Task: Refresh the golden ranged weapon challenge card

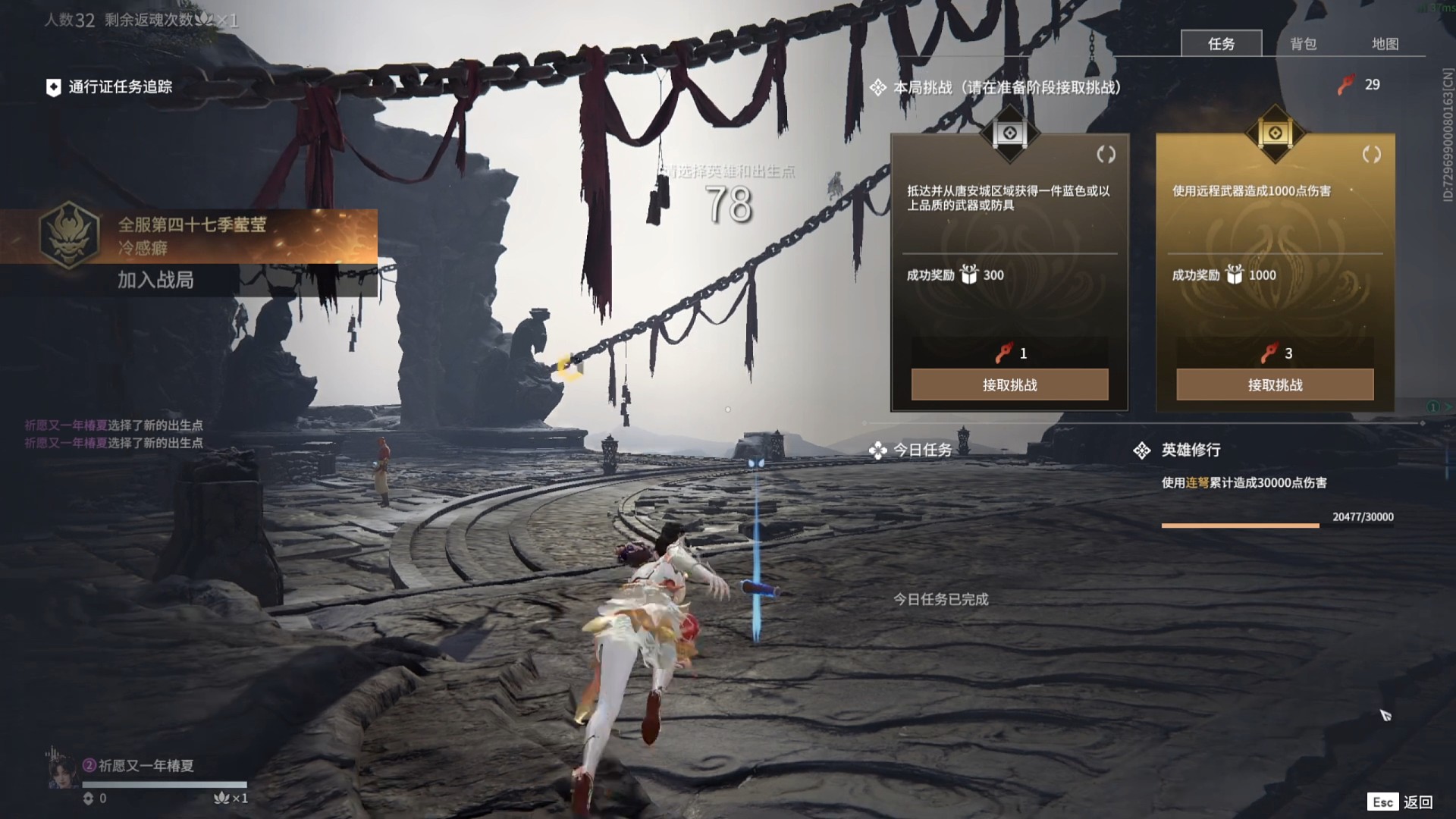Action: coord(1371,155)
